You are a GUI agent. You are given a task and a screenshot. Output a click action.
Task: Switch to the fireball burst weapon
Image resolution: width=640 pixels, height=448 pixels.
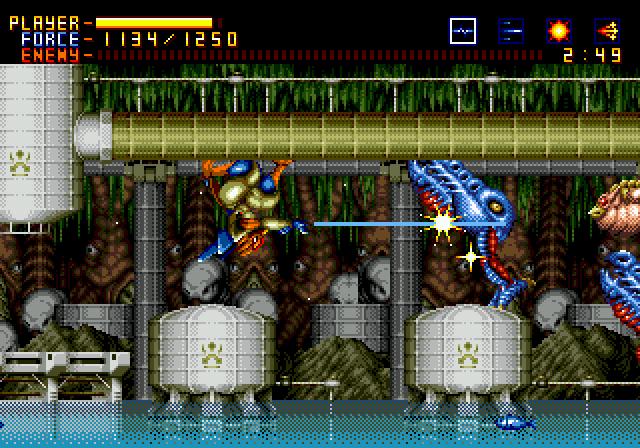tap(559, 31)
